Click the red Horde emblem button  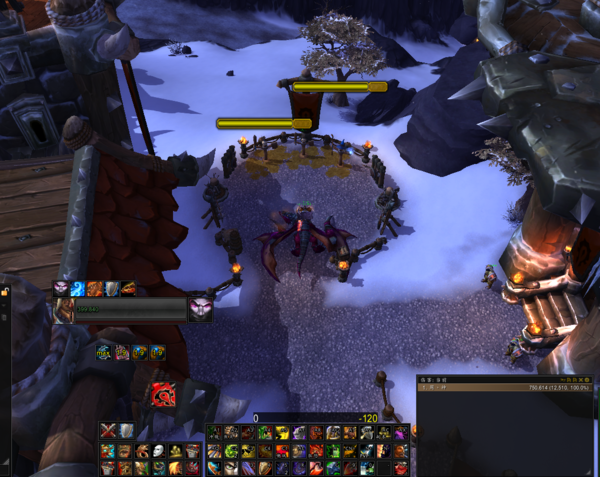click(163, 394)
